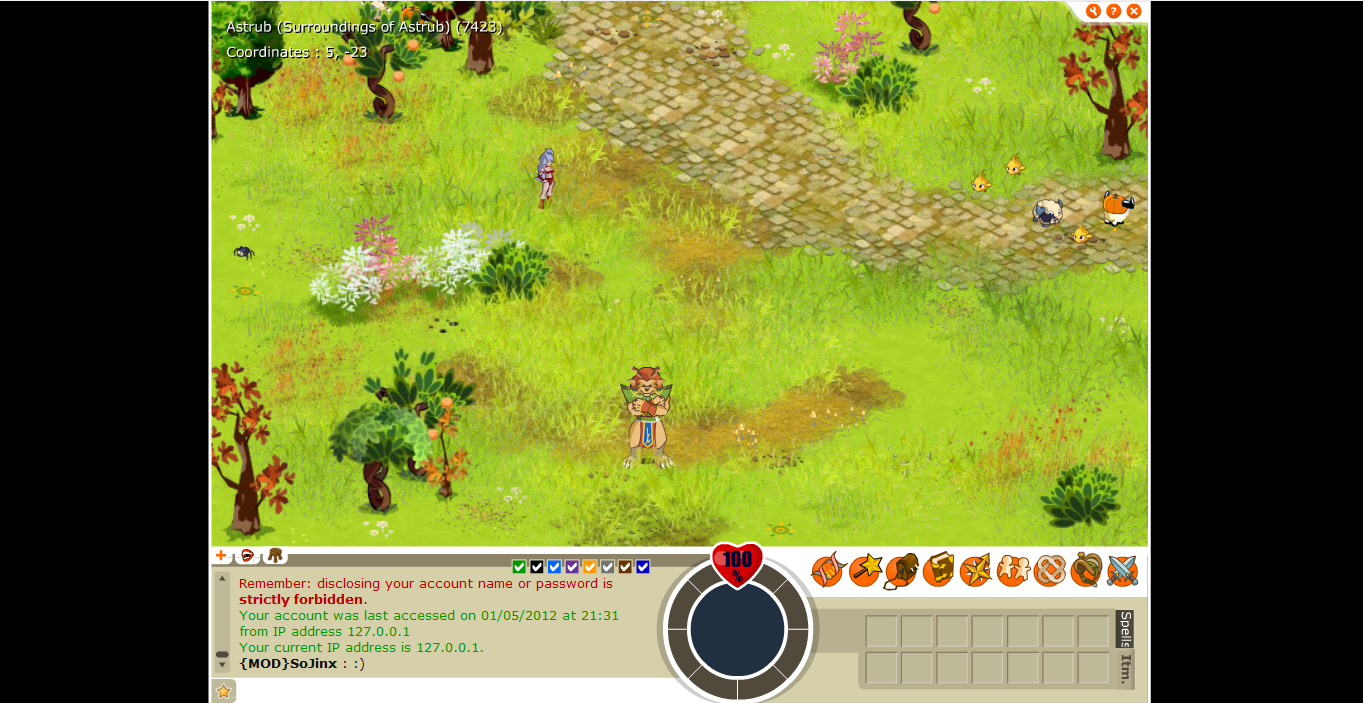
Task: Open the spells star wand icon
Action: tap(865, 571)
